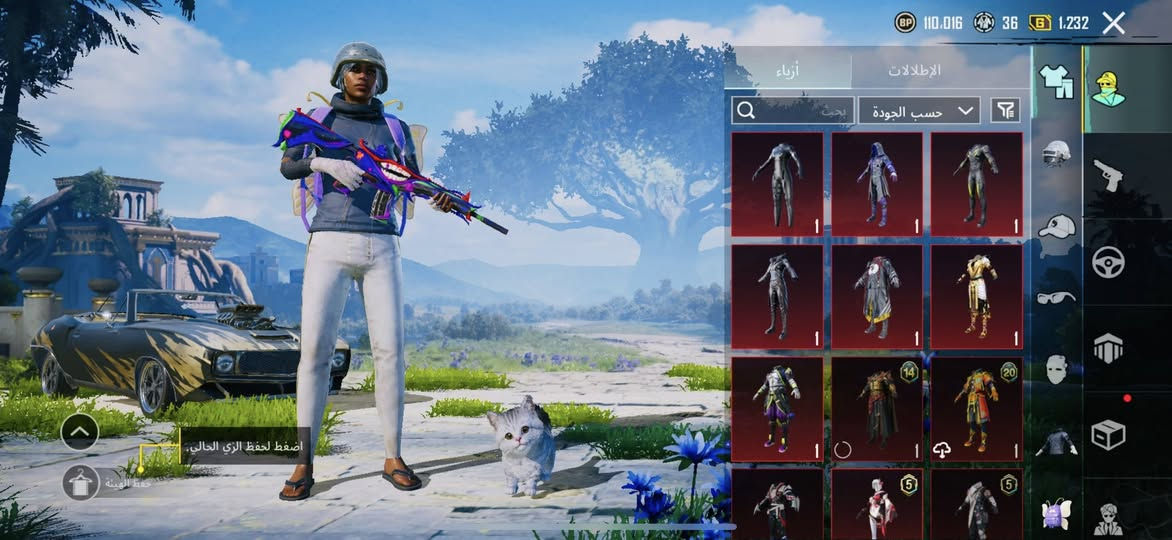Screen dimensions: 1172x540
Task: Open the filter funnel button
Action: 1005,110
